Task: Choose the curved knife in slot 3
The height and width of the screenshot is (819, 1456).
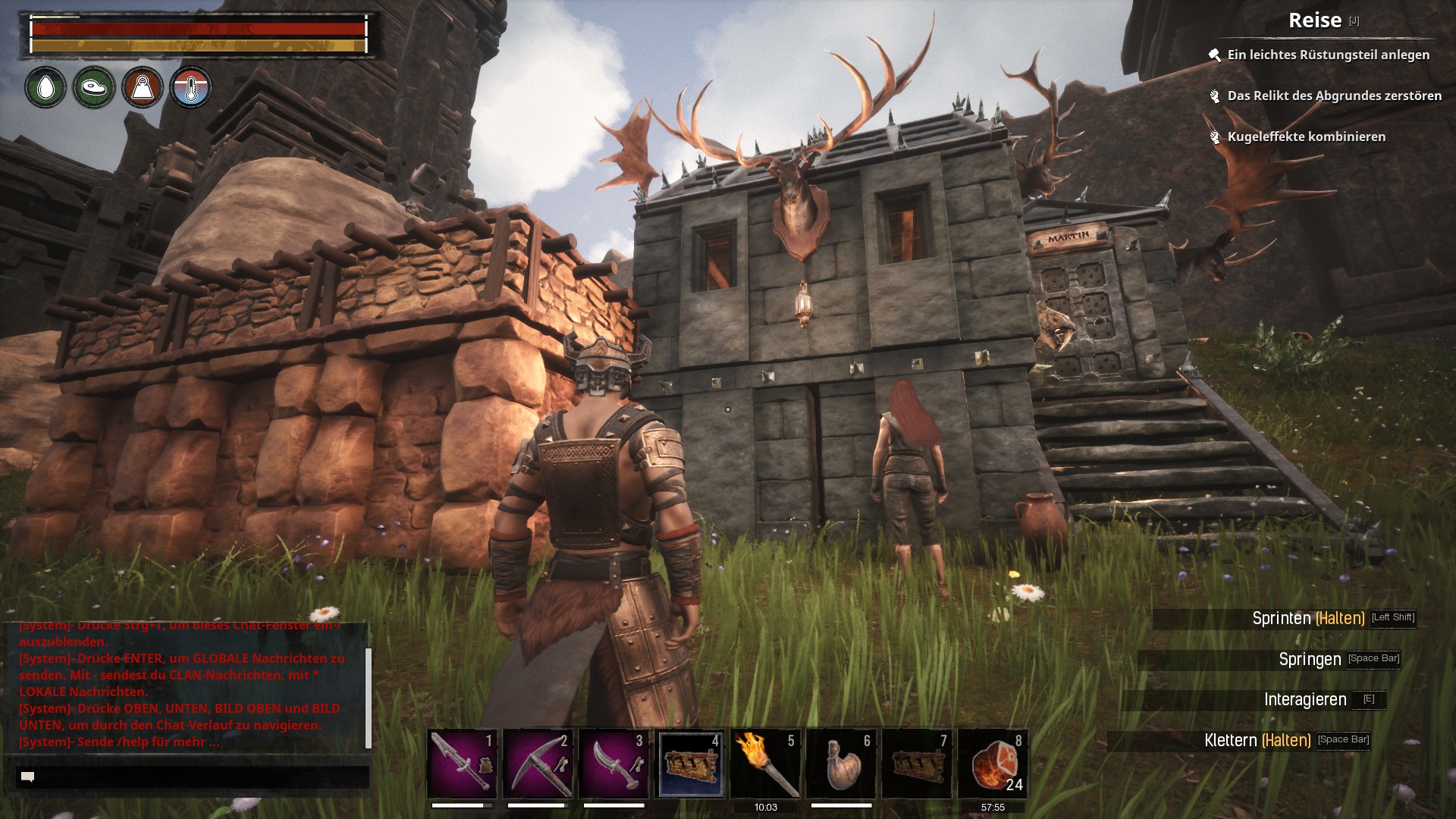Action: tap(613, 764)
